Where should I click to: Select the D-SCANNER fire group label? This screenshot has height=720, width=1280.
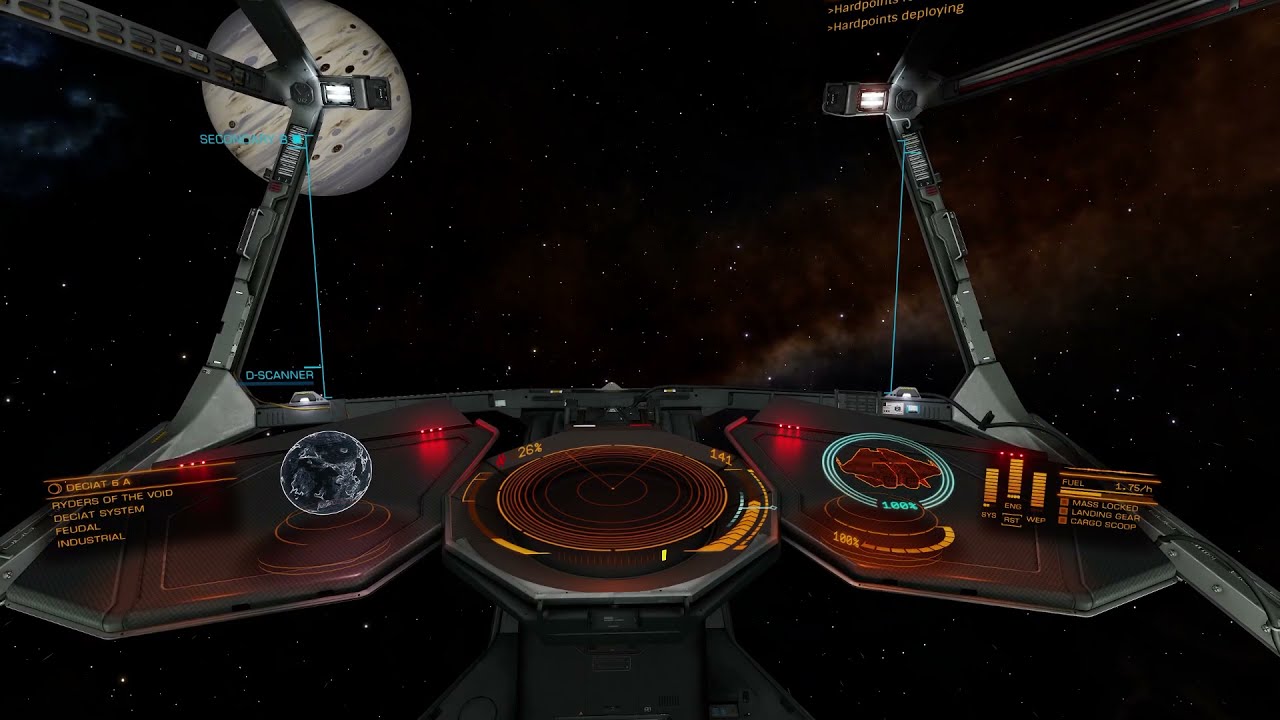(x=279, y=375)
